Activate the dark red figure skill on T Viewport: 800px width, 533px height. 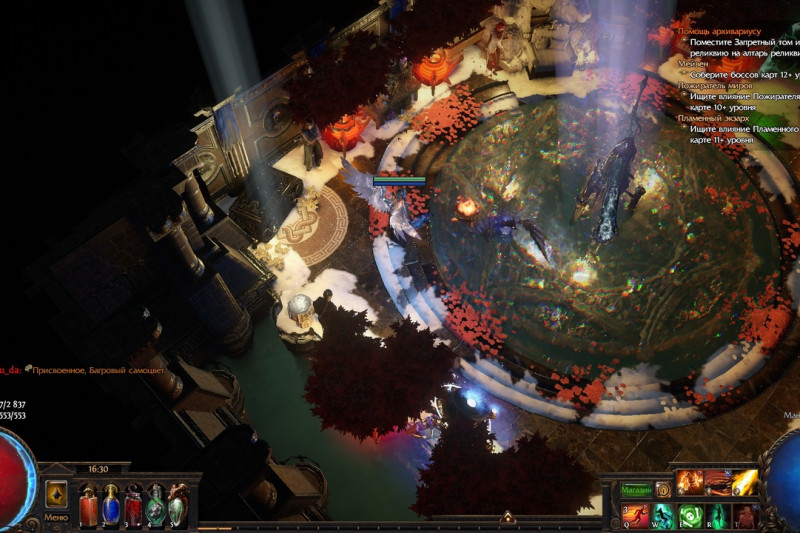pyautogui.click(x=744, y=516)
